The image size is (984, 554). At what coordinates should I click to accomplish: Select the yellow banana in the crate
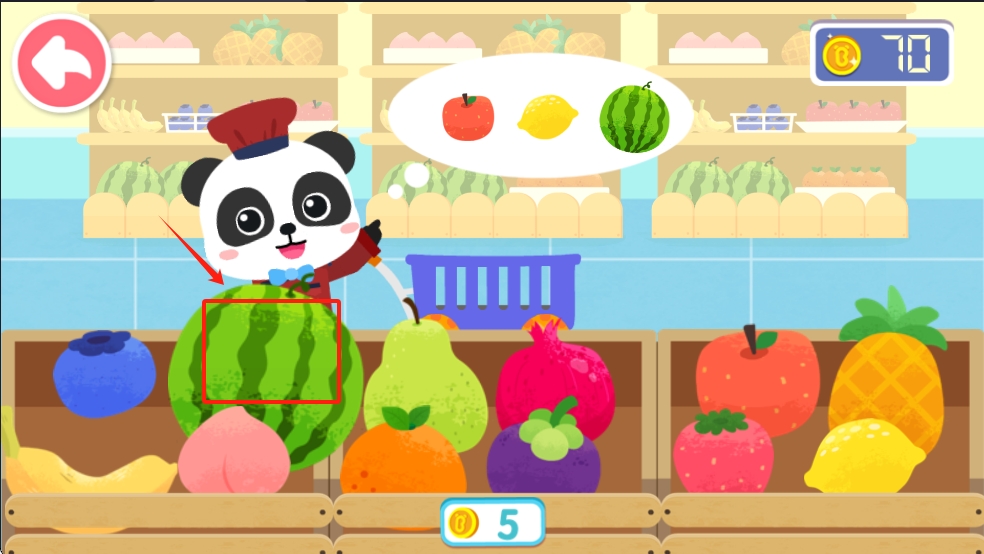[x=90, y=475]
